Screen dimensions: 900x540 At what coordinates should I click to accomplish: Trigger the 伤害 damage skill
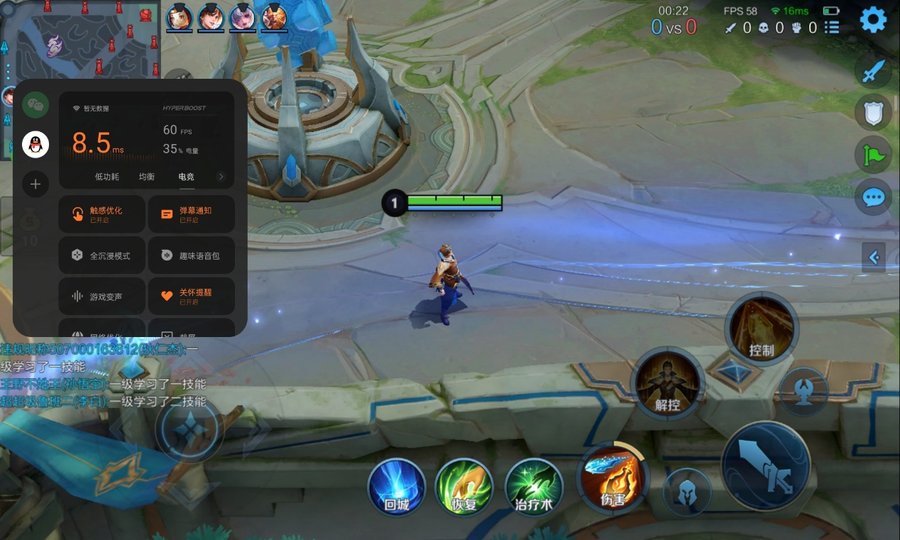click(612, 476)
